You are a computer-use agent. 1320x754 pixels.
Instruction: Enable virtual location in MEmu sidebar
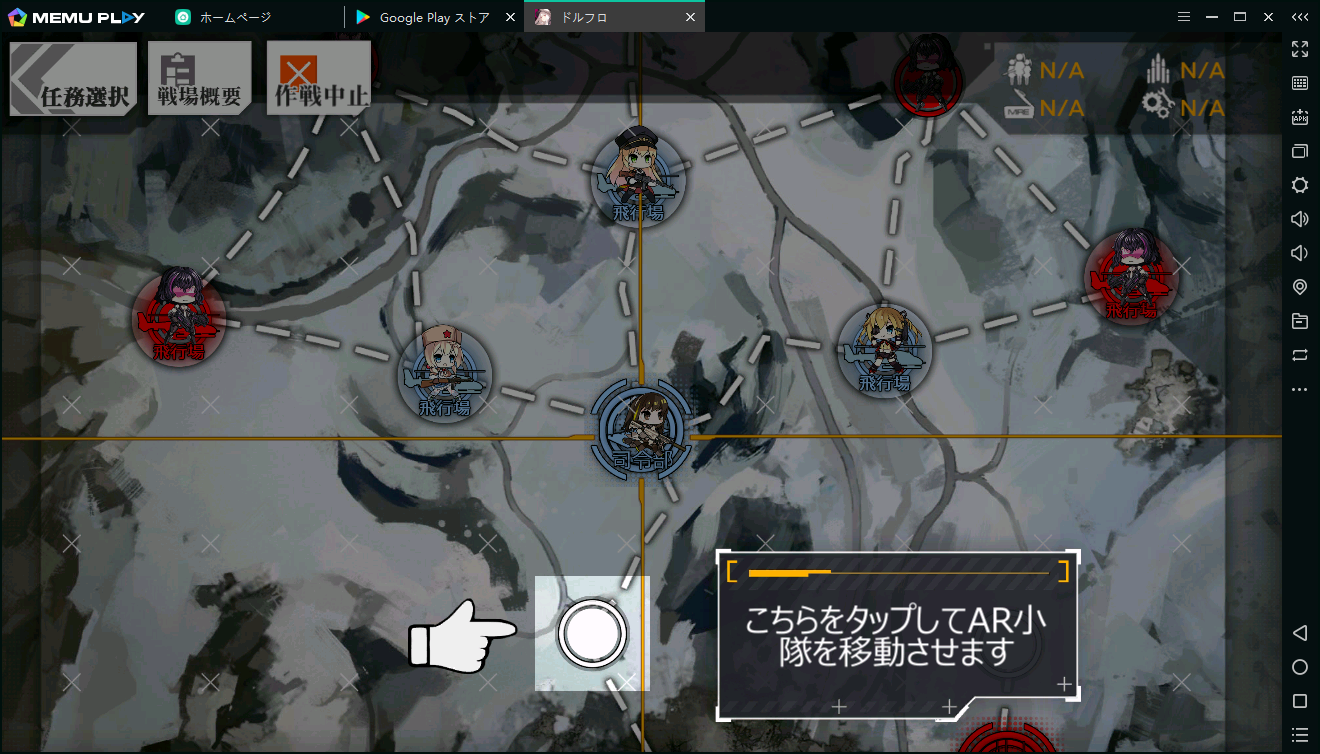1300,286
